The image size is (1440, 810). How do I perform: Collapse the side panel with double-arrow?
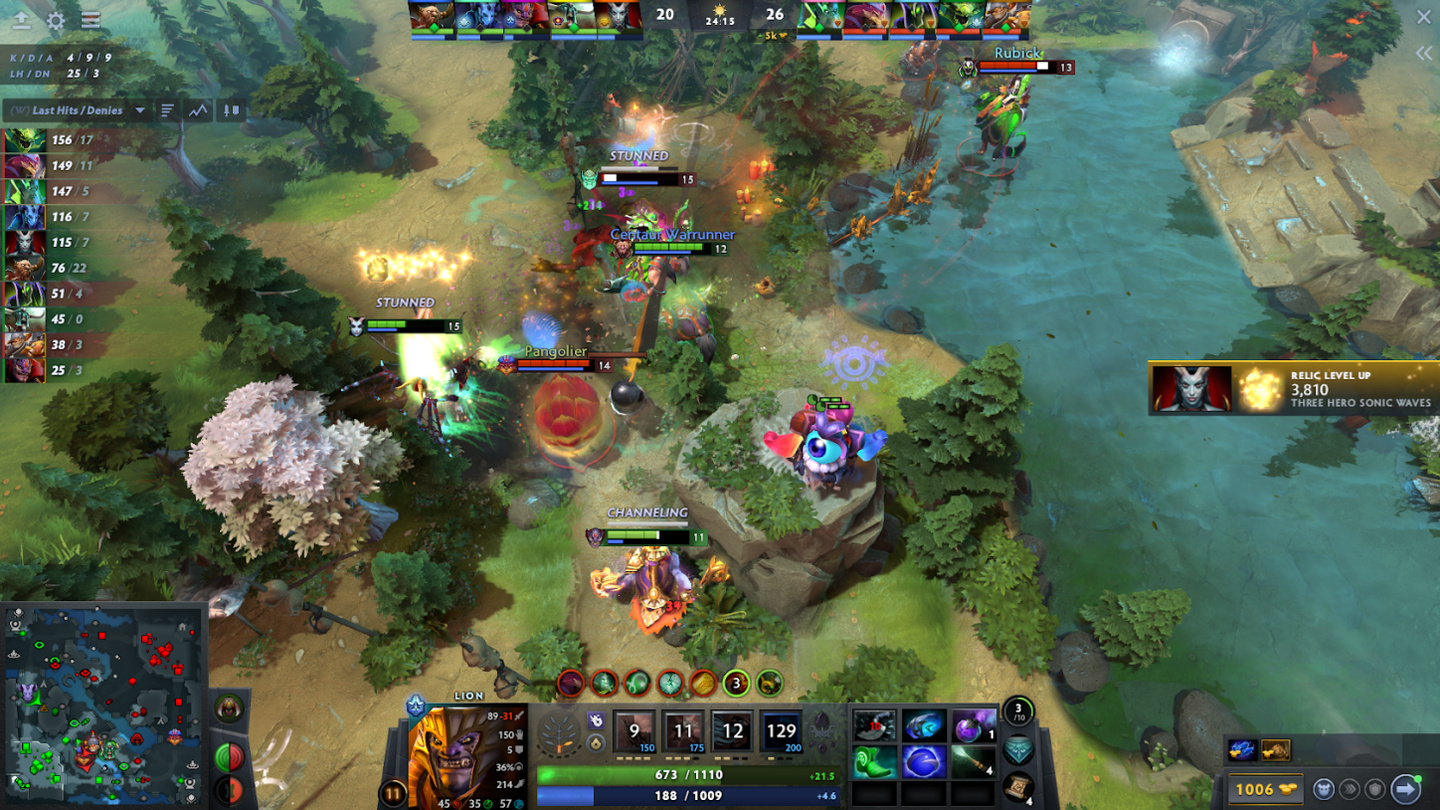pos(1423,53)
